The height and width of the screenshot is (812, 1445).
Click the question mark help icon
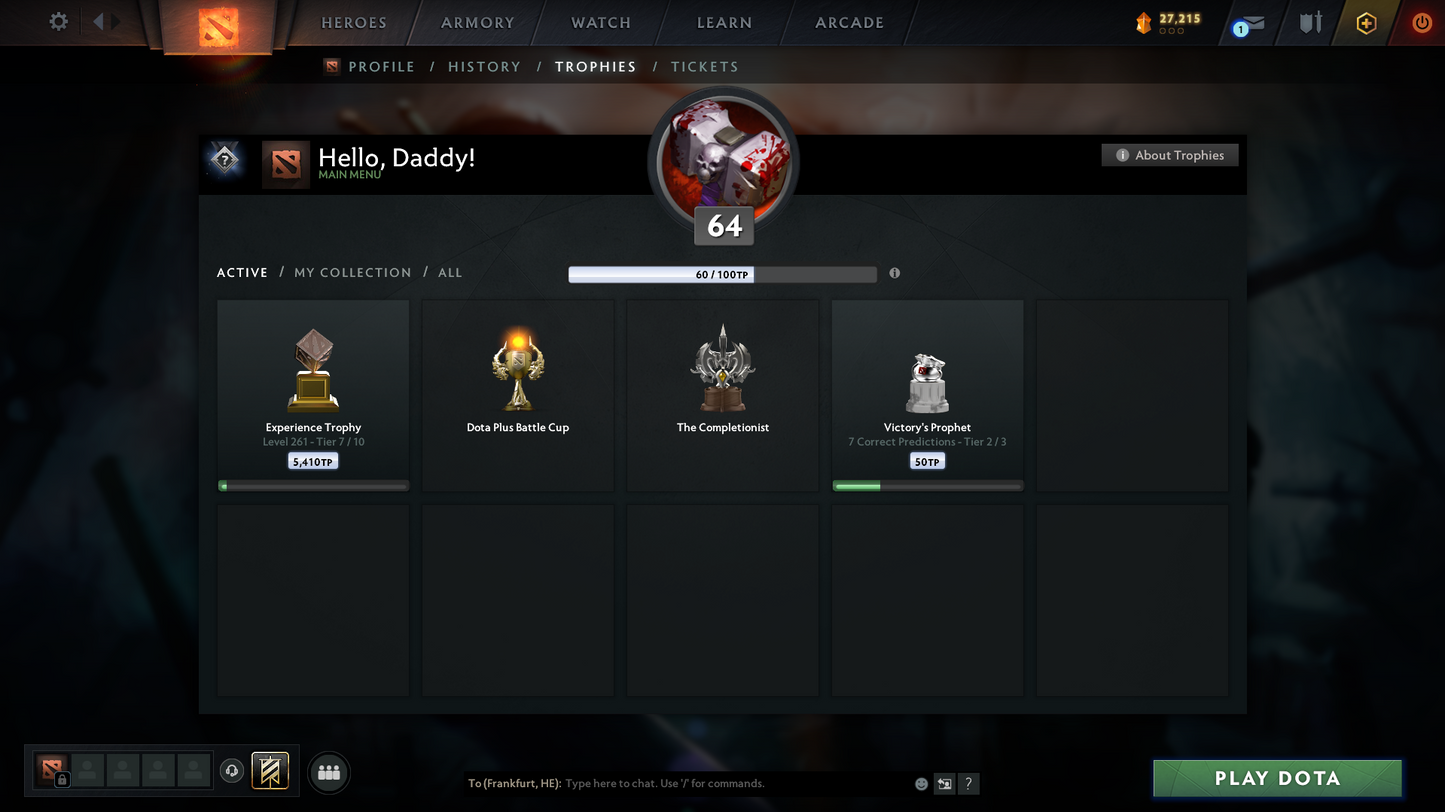click(968, 784)
